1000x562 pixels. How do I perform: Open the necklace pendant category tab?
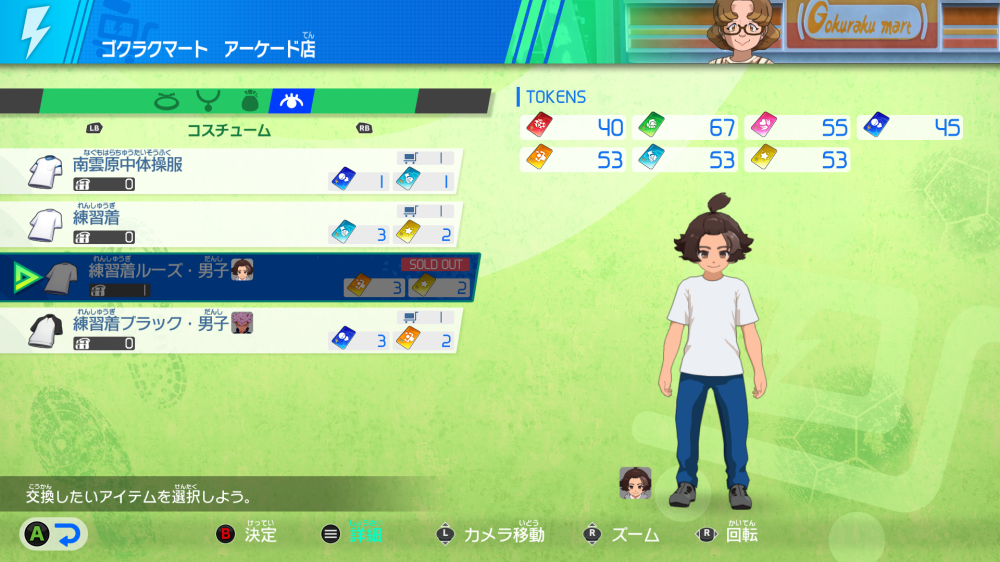pyautogui.click(x=208, y=101)
